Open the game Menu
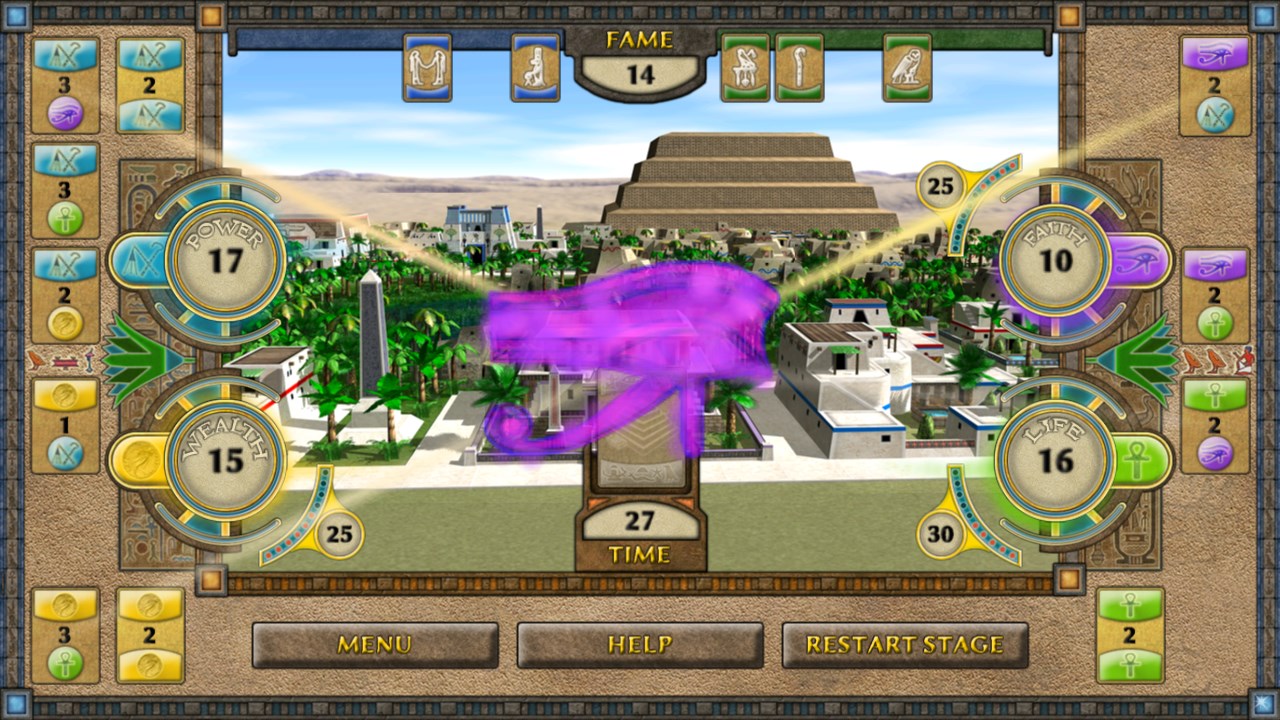This screenshot has height=720, width=1280. tap(377, 645)
